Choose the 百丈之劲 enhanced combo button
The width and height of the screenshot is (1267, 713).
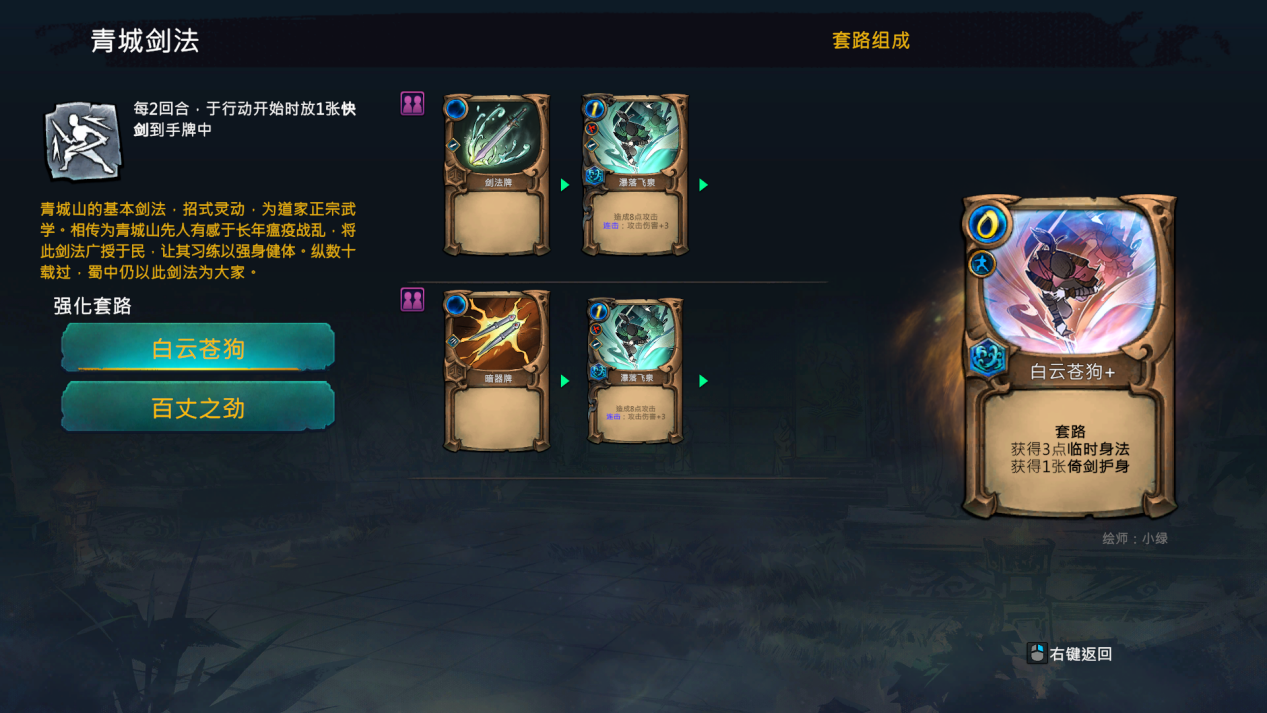tap(198, 407)
